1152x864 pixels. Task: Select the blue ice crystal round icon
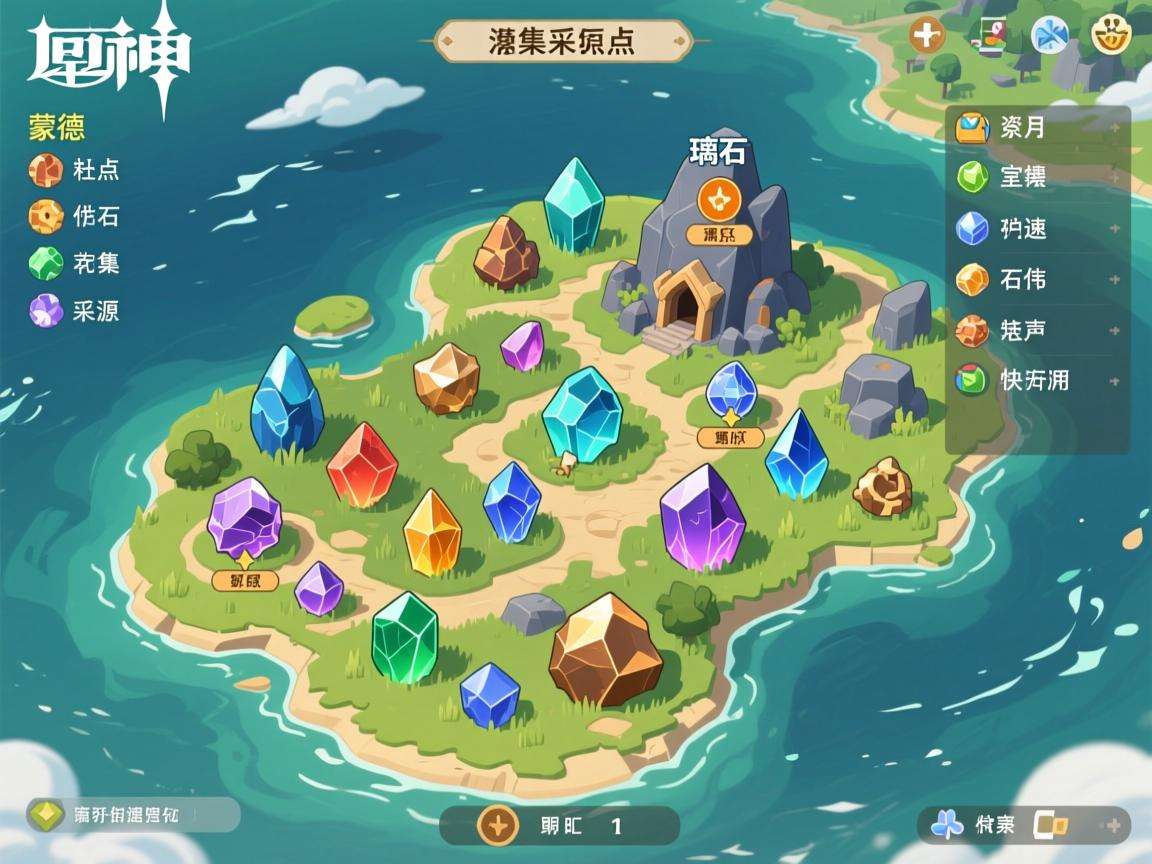click(x=1050, y=36)
